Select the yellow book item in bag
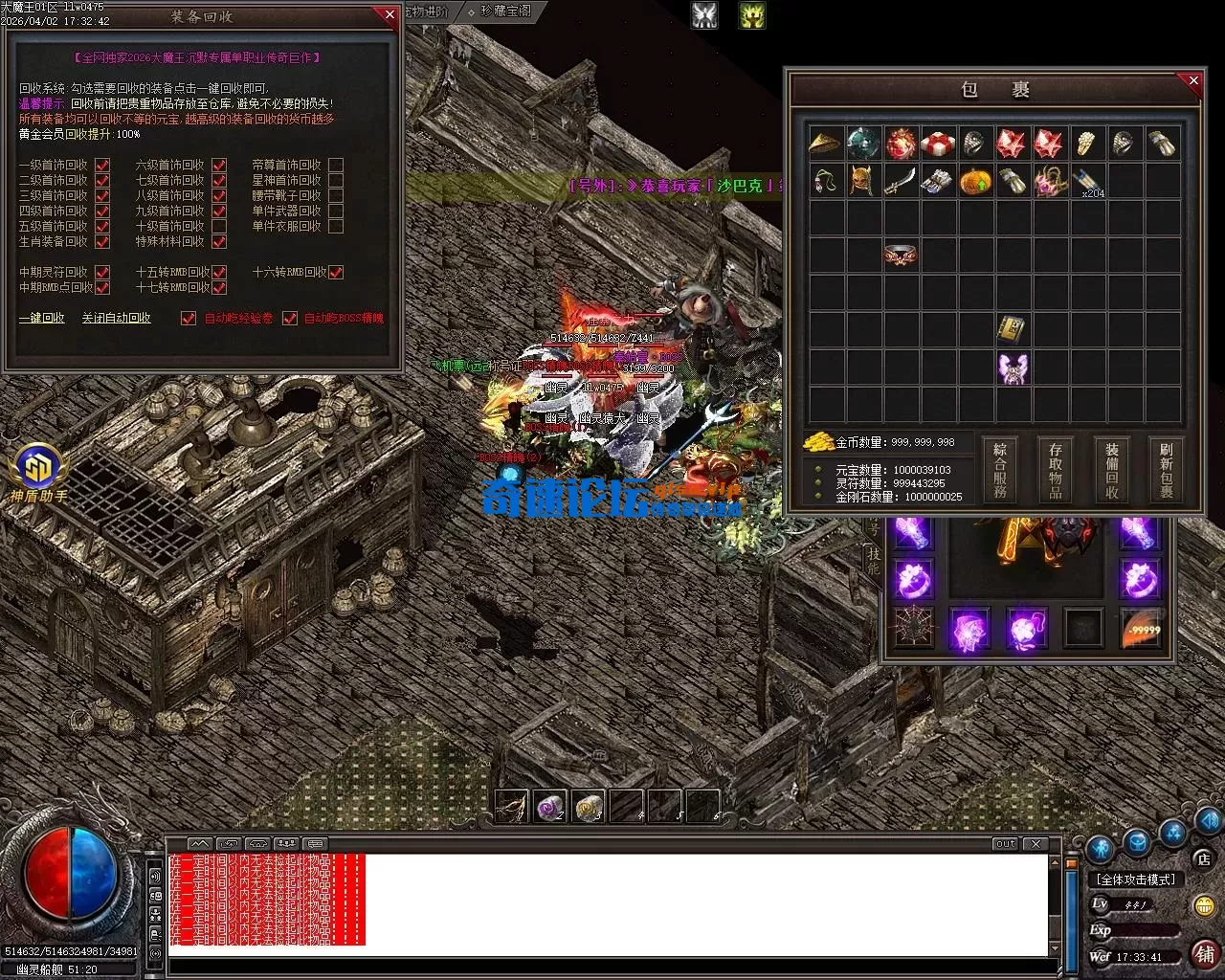1225x980 pixels. coord(1012,330)
